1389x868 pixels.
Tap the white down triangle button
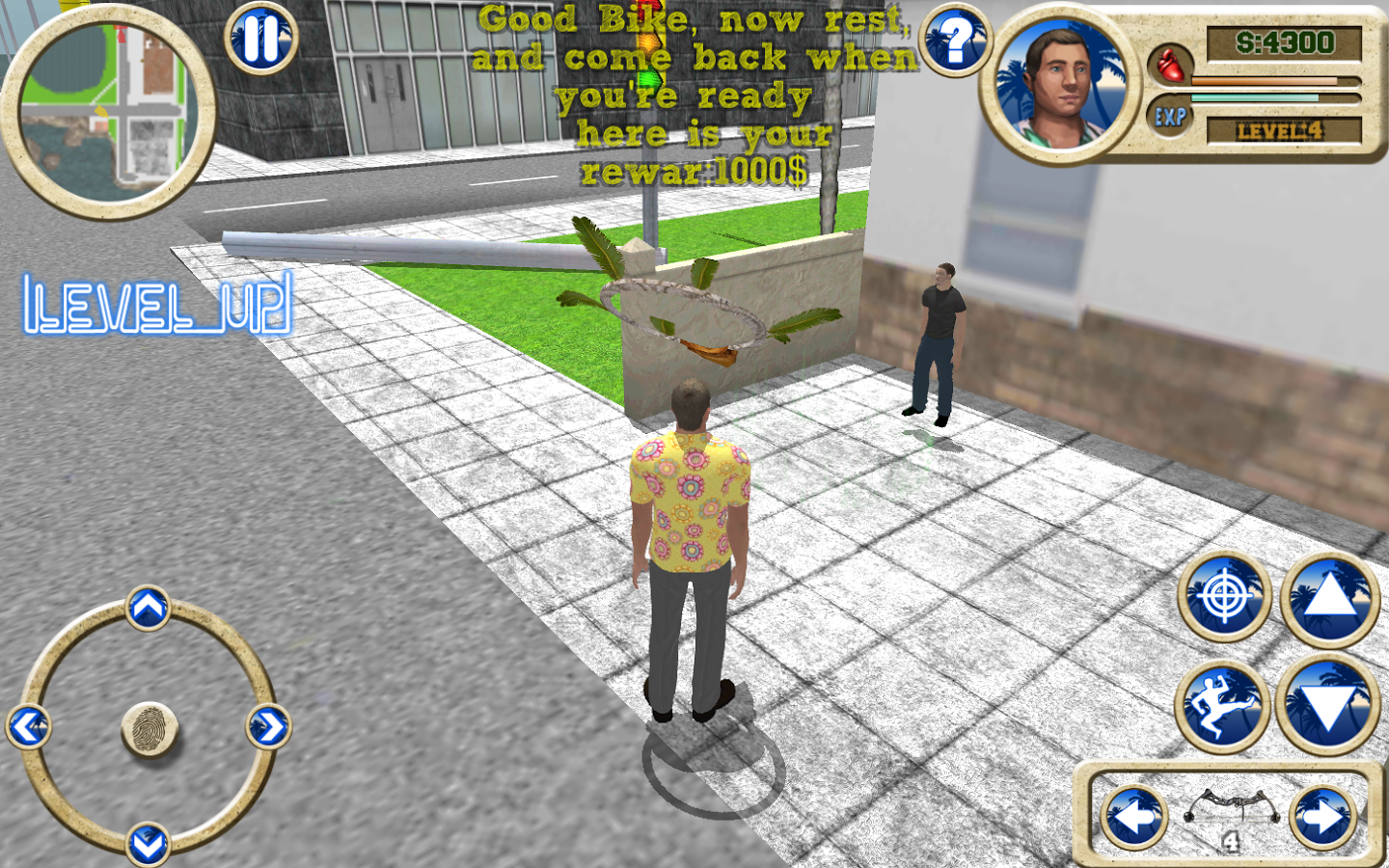[x=1329, y=706]
